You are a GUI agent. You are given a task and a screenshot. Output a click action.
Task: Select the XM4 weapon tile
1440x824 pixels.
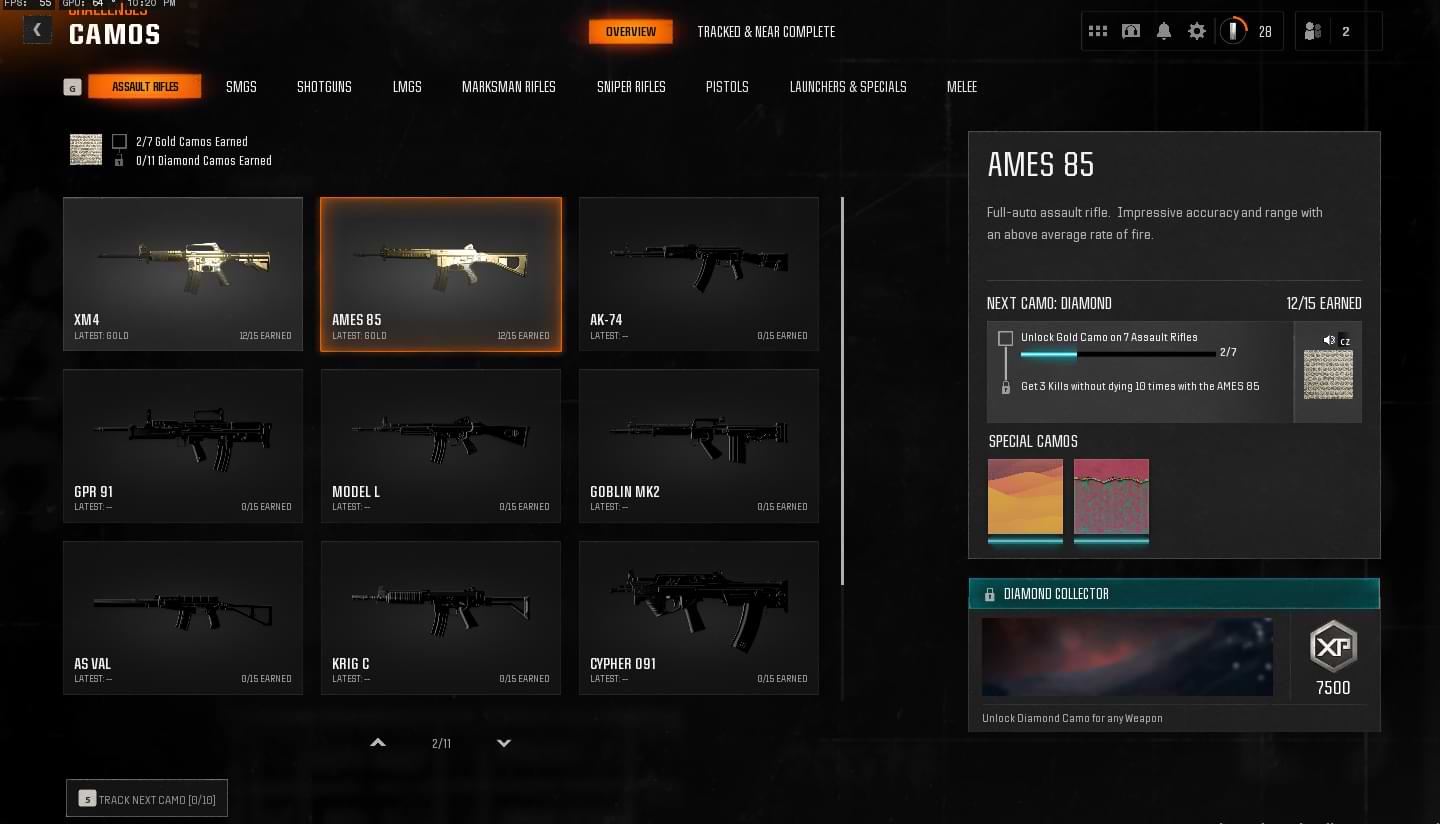[x=183, y=273]
